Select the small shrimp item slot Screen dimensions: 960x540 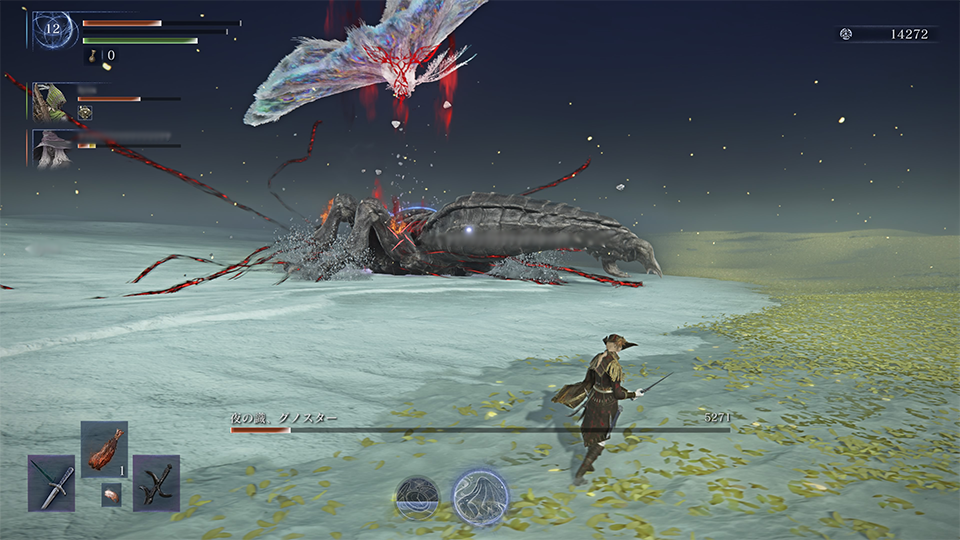[111, 494]
